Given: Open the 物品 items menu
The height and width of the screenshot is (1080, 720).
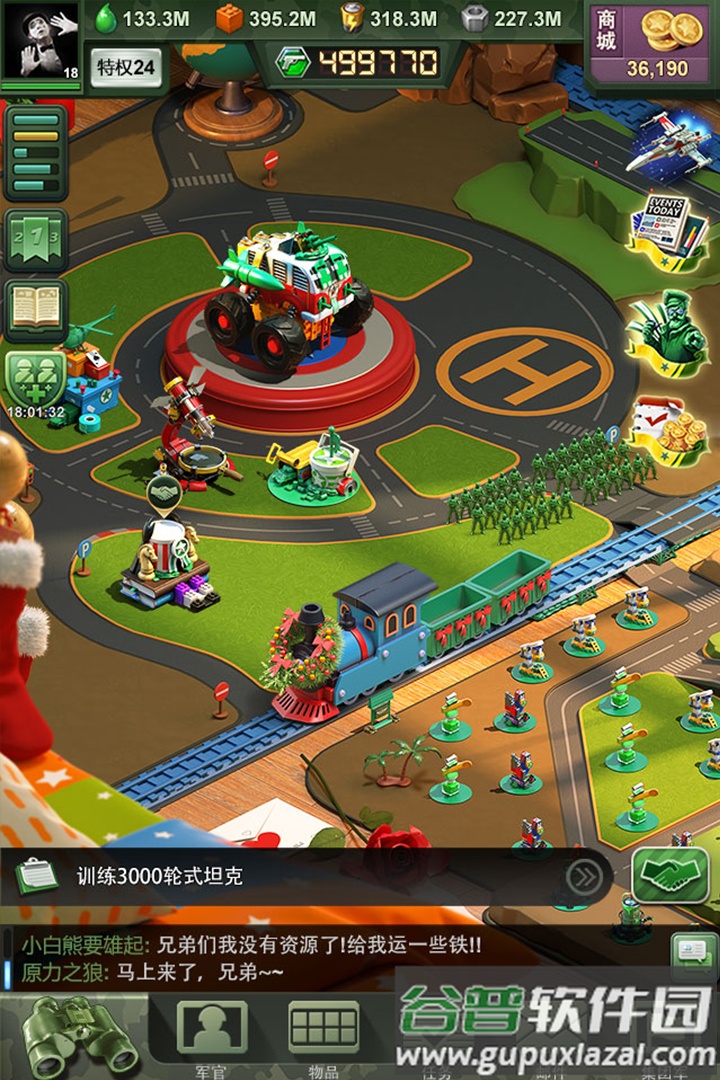Looking at the screenshot, I should pos(323,1035).
